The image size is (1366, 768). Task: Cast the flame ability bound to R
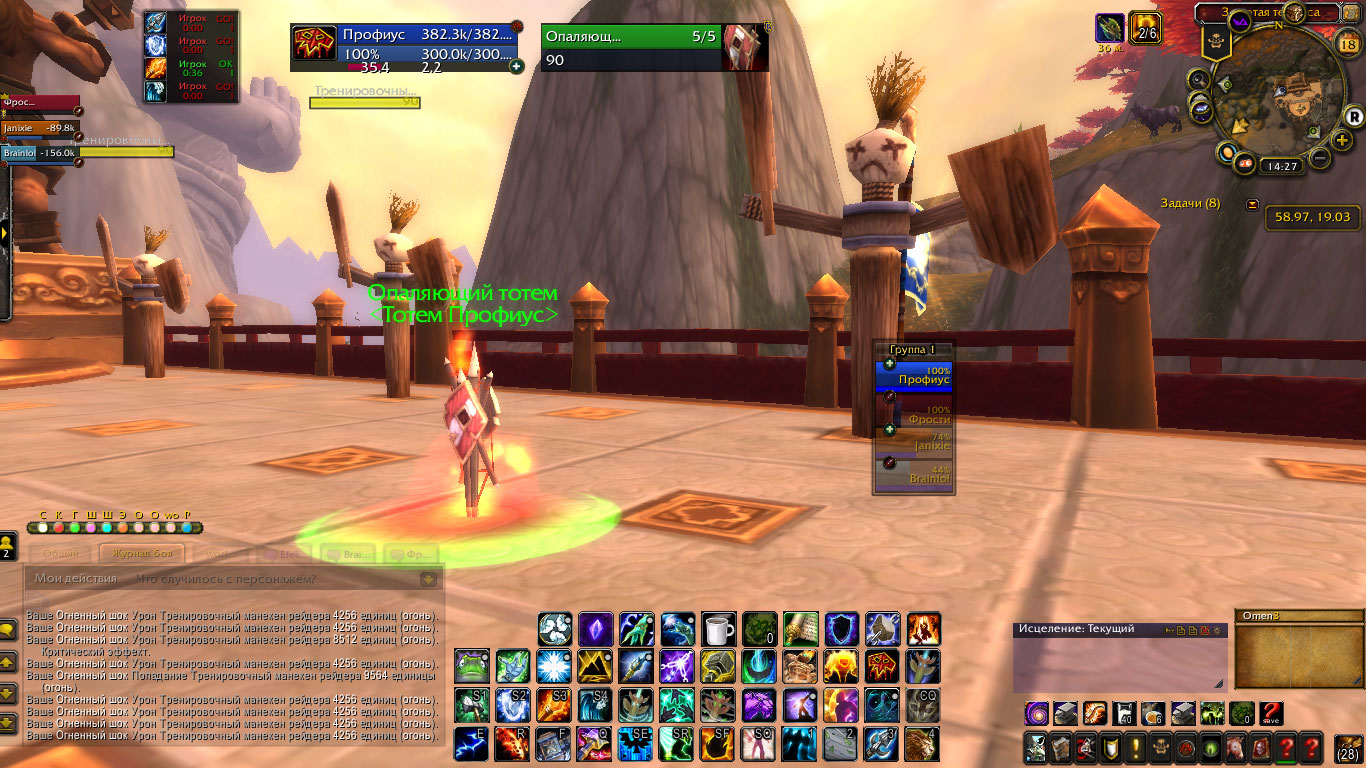click(x=513, y=743)
